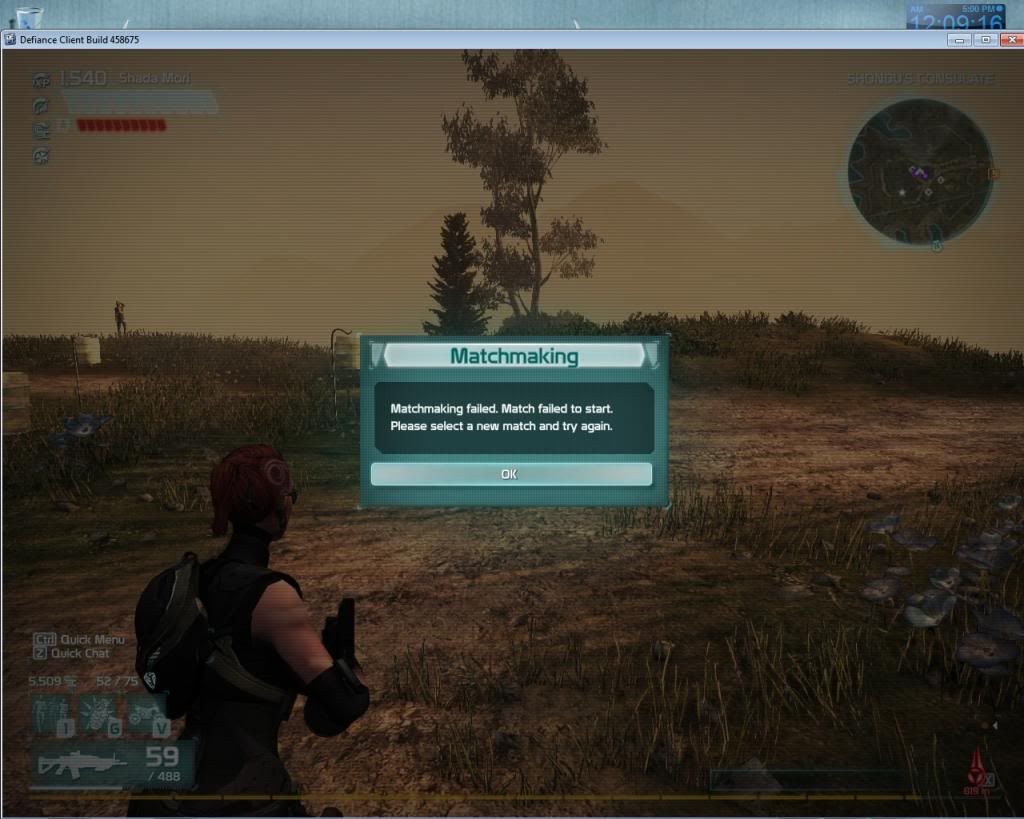Confirm the Matchmaking failed dialog with OK
Screen dimensions: 1024x819
tap(510, 474)
